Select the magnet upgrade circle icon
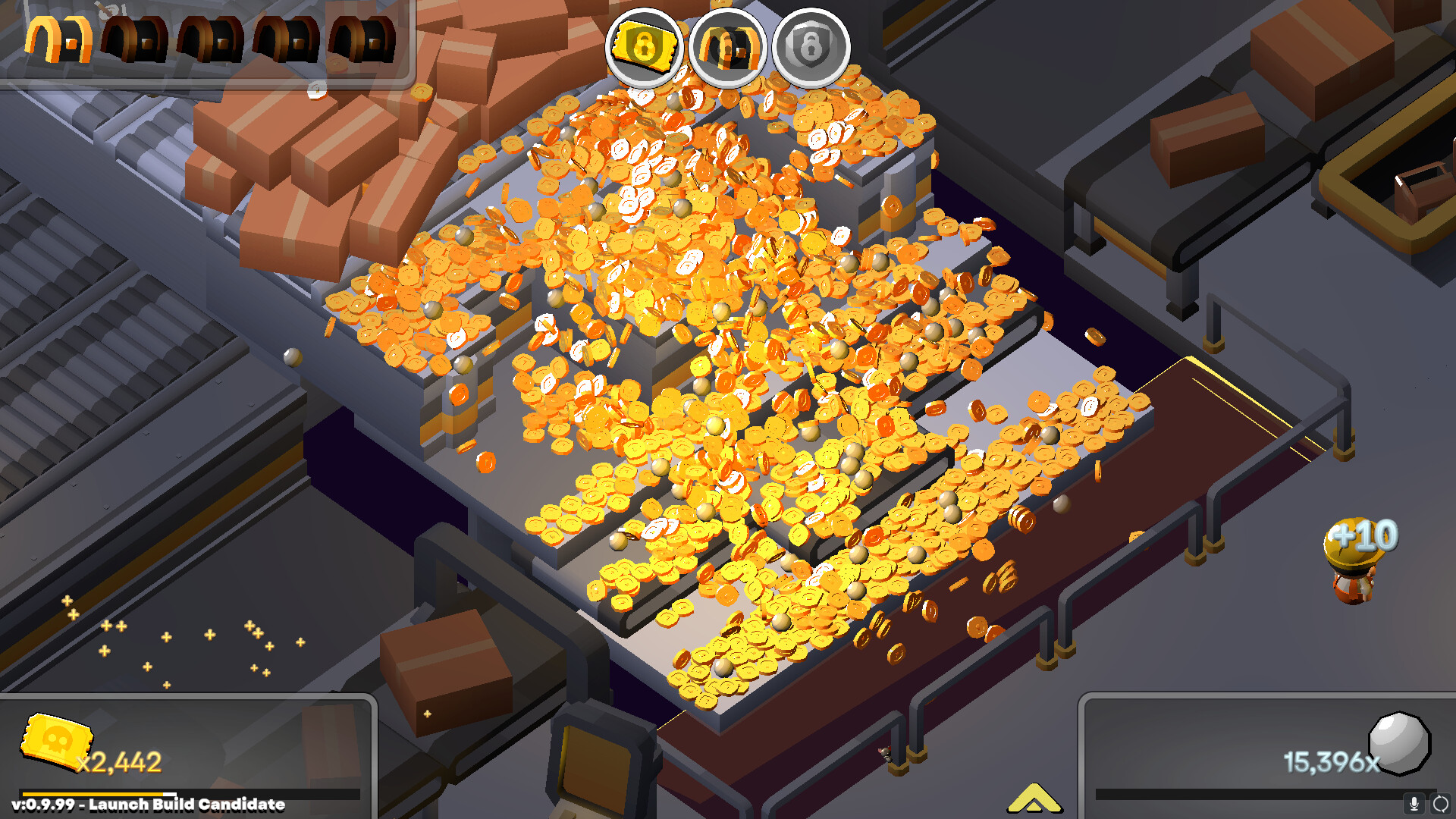The width and height of the screenshot is (1456, 819). (x=728, y=47)
